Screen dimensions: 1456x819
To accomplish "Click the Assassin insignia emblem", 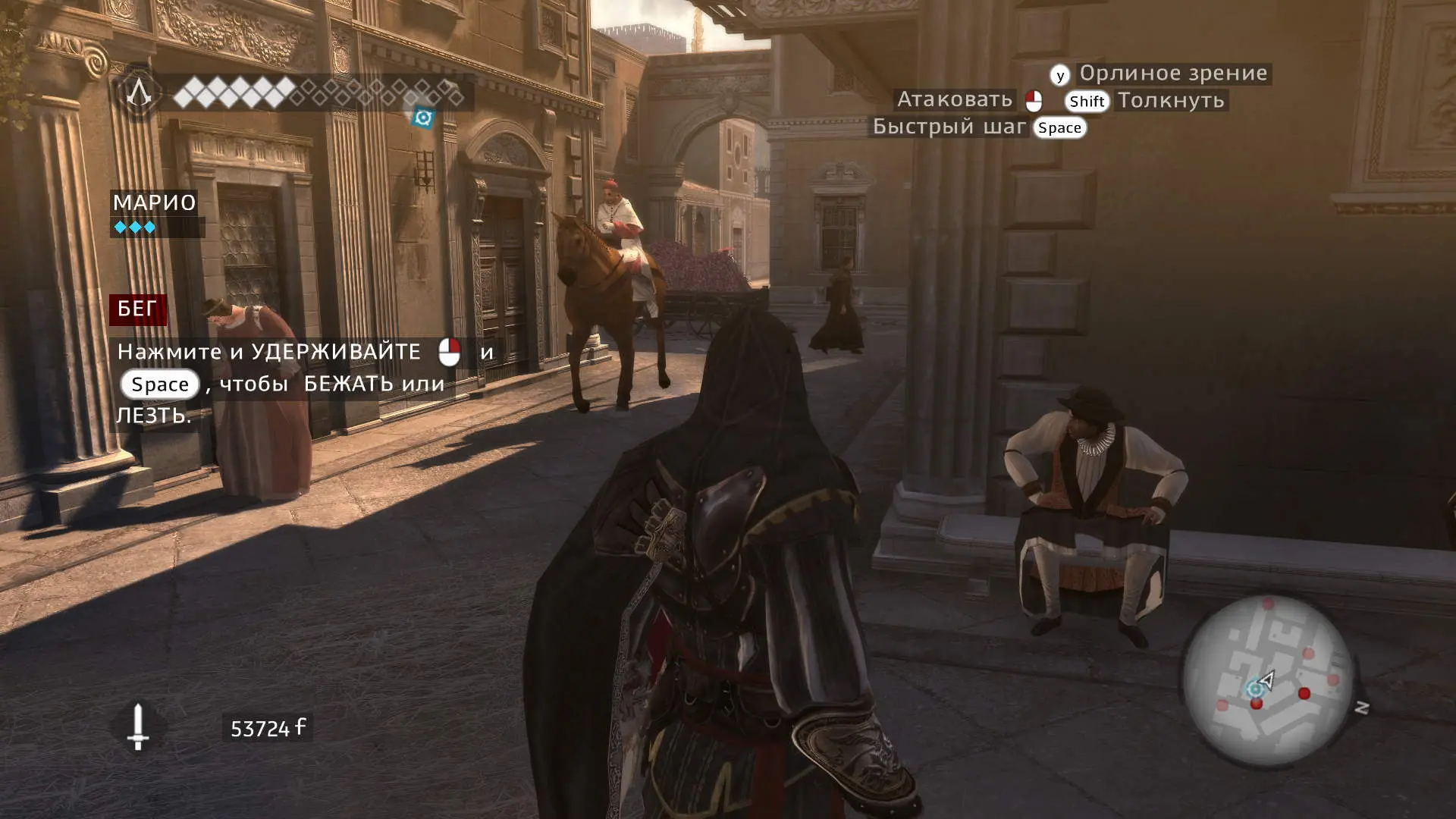I will point(139,93).
